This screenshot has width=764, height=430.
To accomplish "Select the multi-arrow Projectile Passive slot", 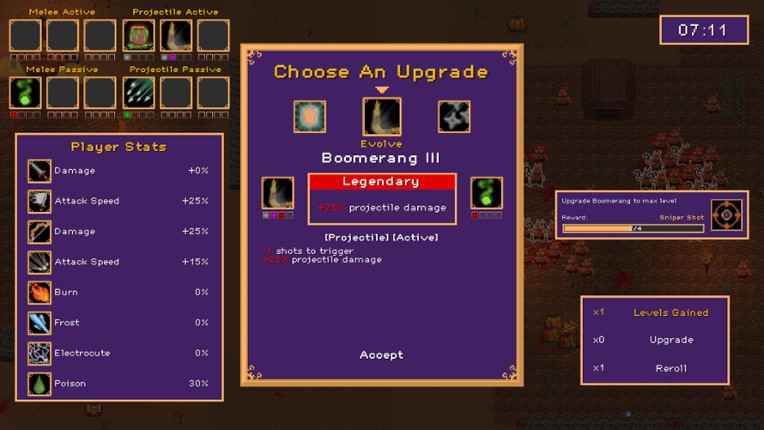I will tap(139, 93).
